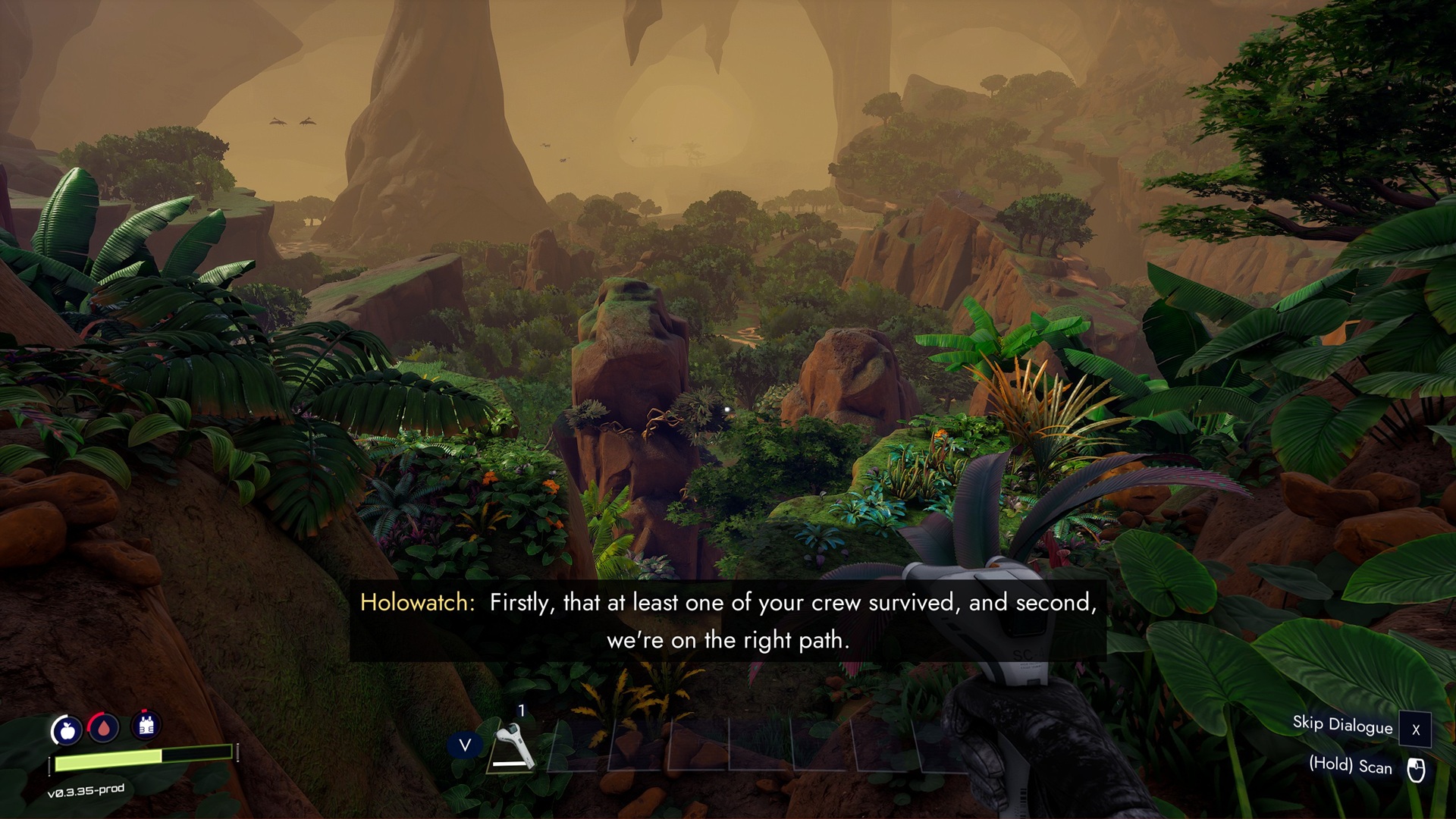Select the scanner tool in hotbar slot 1
The width and height of the screenshot is (1456, 819).
tap(514, 746)
